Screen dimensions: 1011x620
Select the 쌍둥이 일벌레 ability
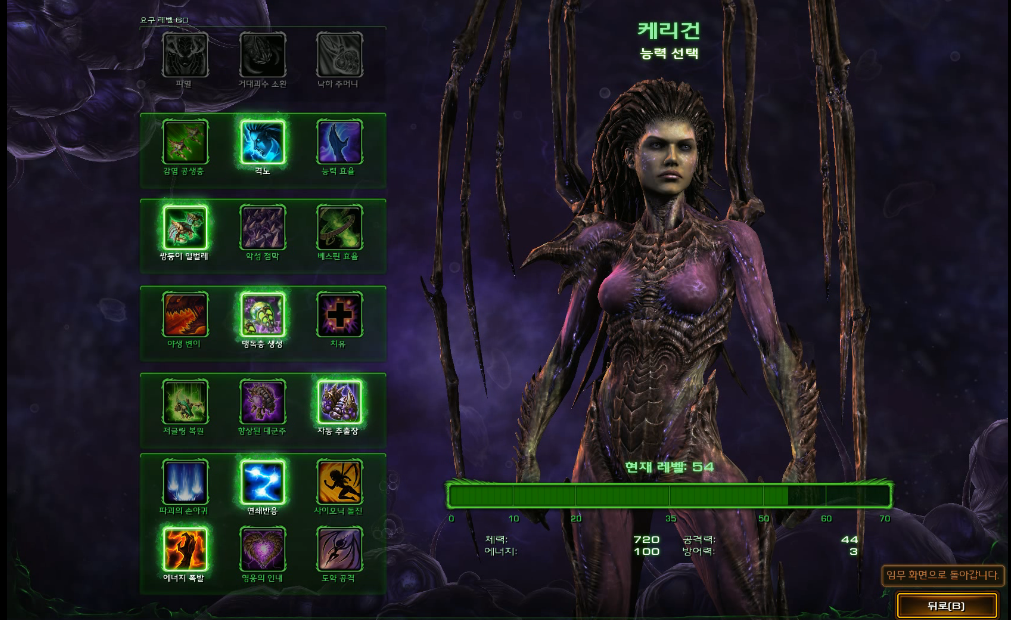click(185, 227)
